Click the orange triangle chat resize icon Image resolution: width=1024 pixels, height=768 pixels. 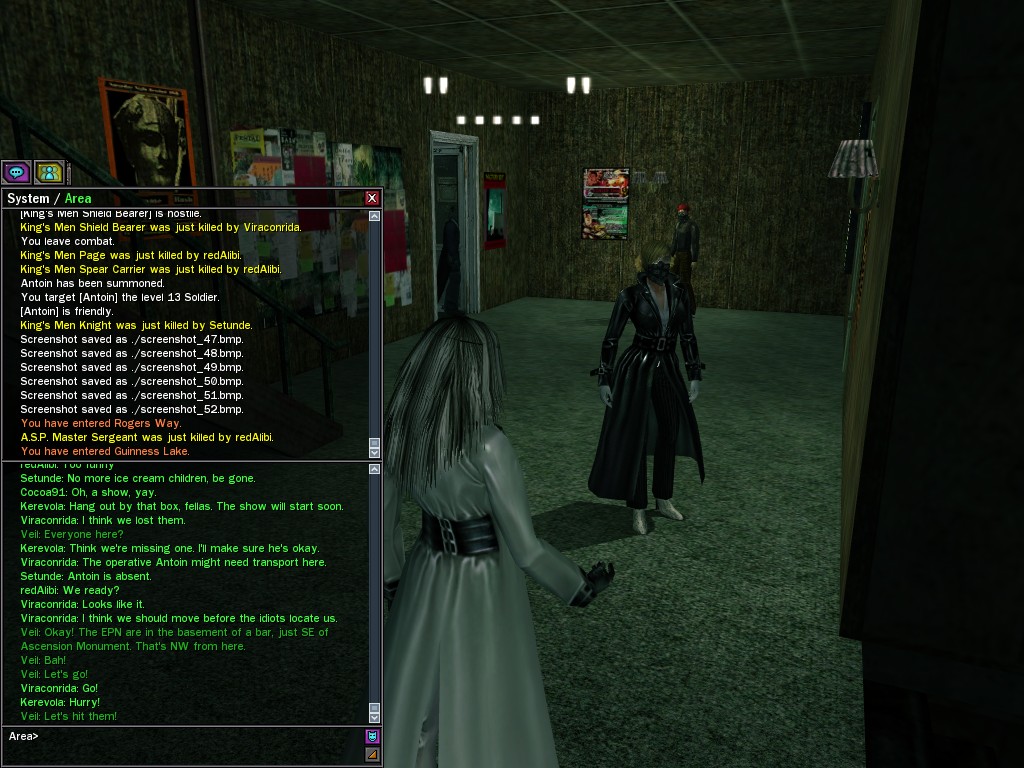(372, 754)
